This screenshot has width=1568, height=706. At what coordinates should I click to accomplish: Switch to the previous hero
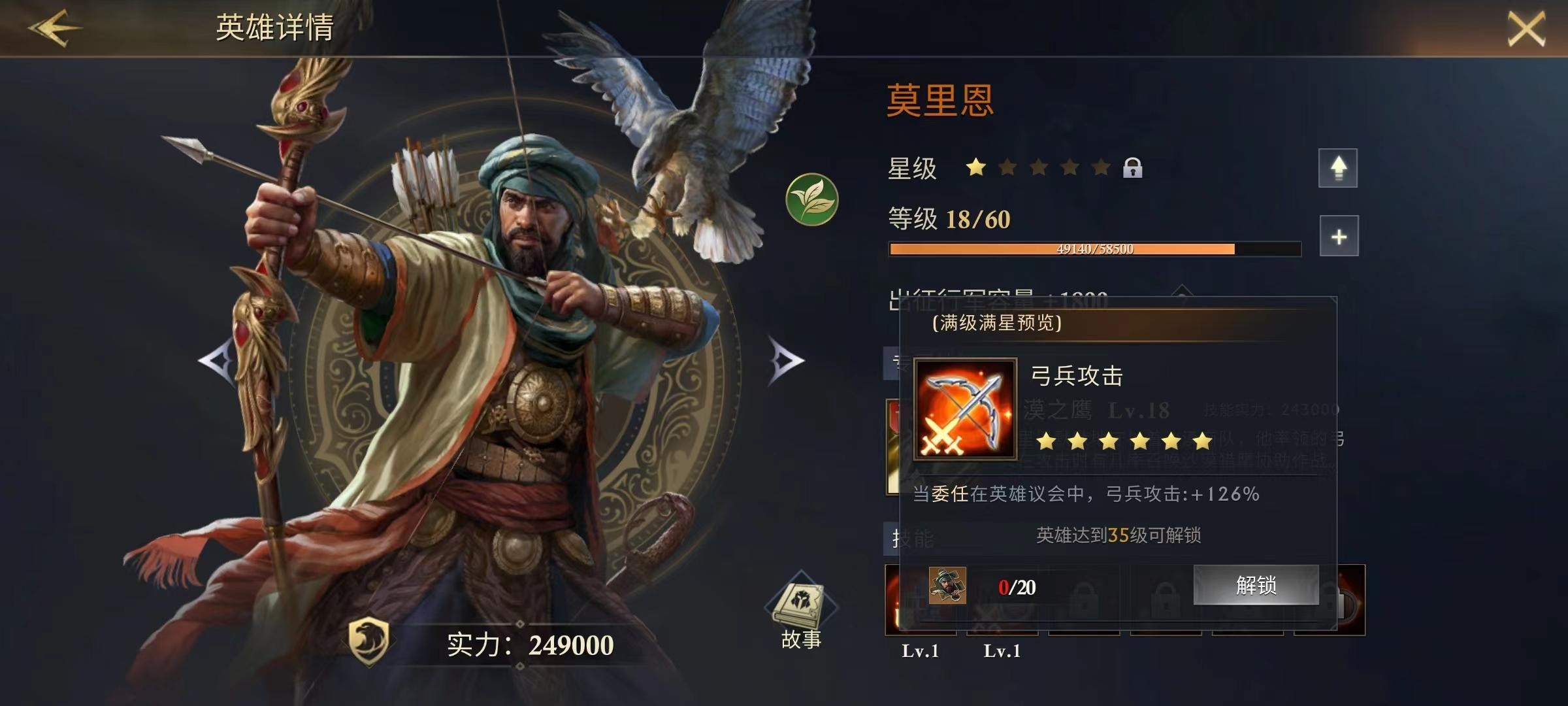(x=218, y=360)
